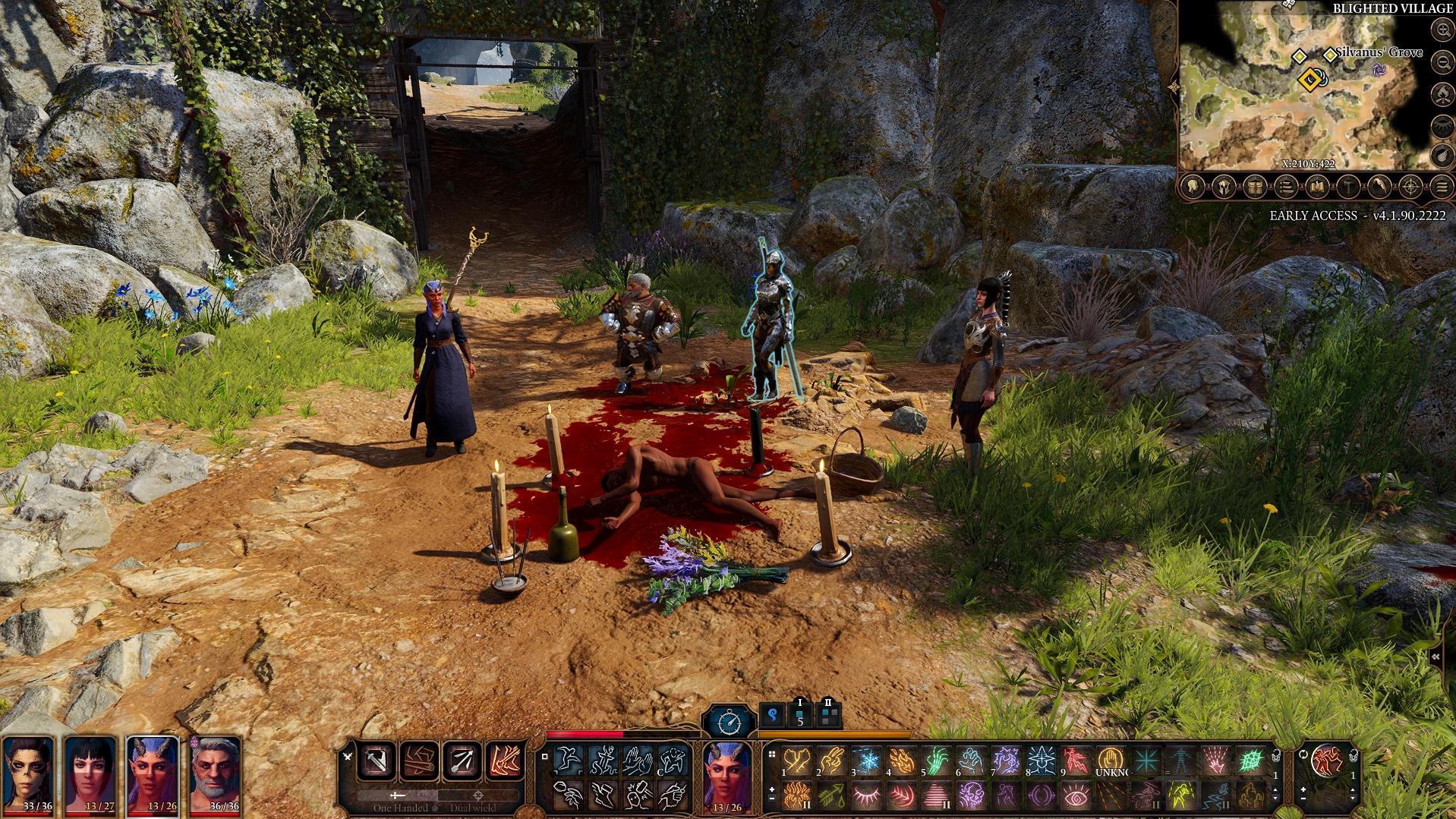Open the spellbook icon under minimap
Viewport: 1456px width, 819px height.
click(1317, 186)
